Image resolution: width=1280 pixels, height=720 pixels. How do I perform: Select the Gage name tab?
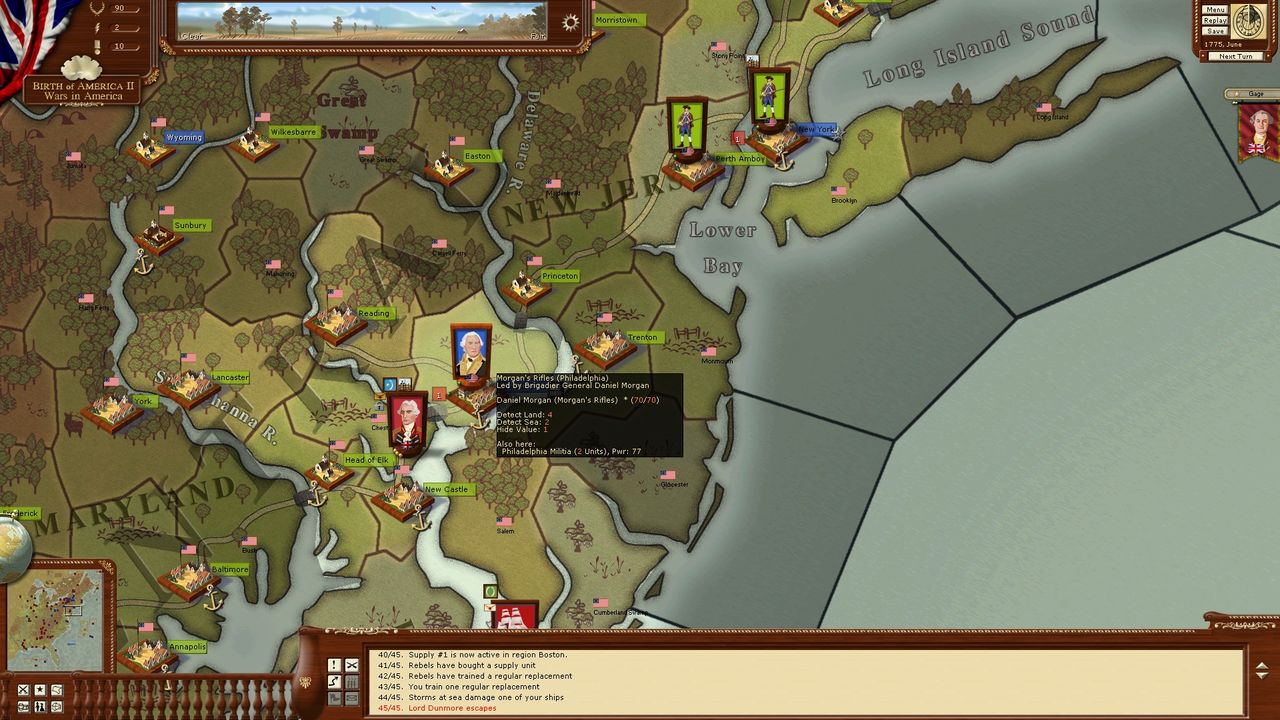pos(1255,94)
